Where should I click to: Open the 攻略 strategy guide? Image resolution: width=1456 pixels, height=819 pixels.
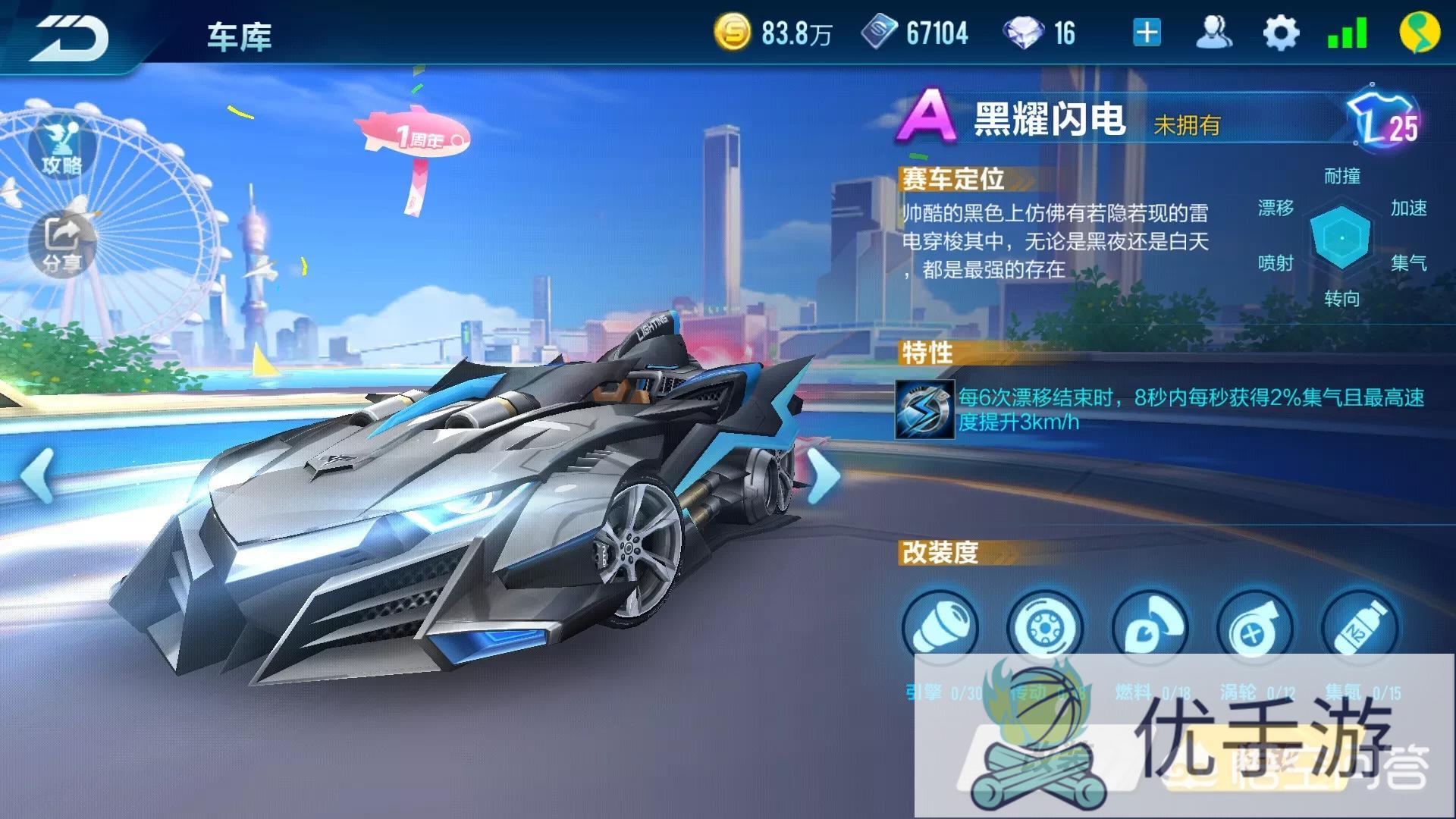click(62, 148)
